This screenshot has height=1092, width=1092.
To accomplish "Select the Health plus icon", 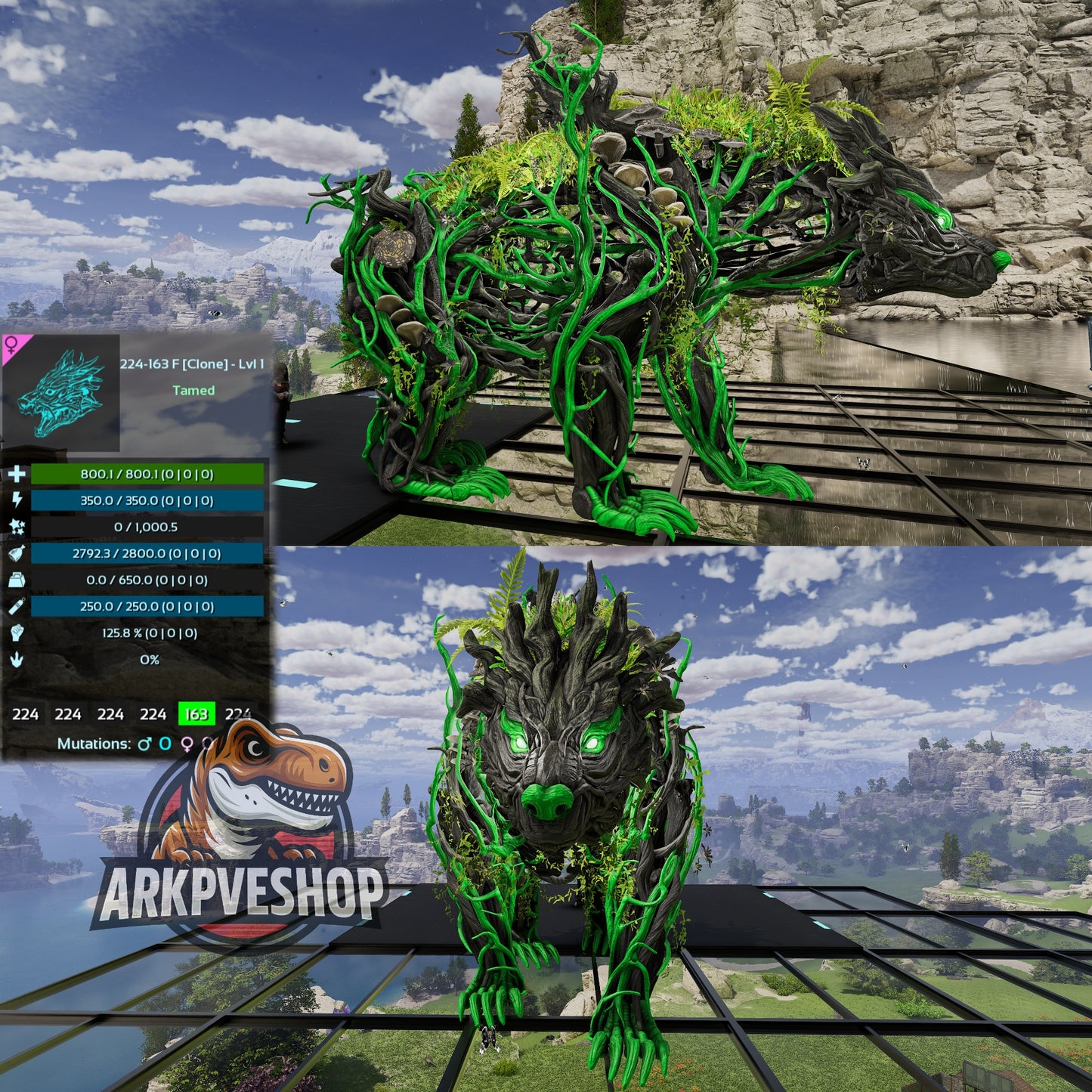I will [x=17, y=475].
